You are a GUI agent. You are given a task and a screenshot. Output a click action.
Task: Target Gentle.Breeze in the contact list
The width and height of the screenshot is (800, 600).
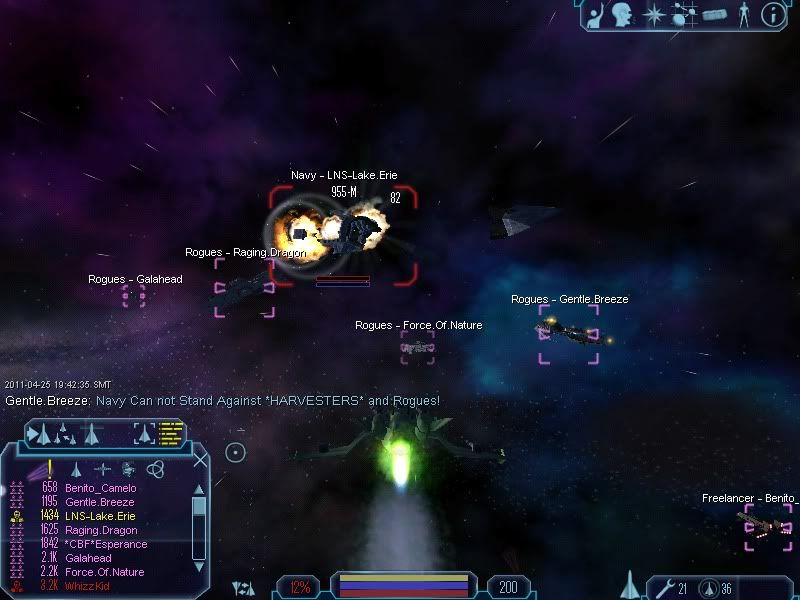100,502
